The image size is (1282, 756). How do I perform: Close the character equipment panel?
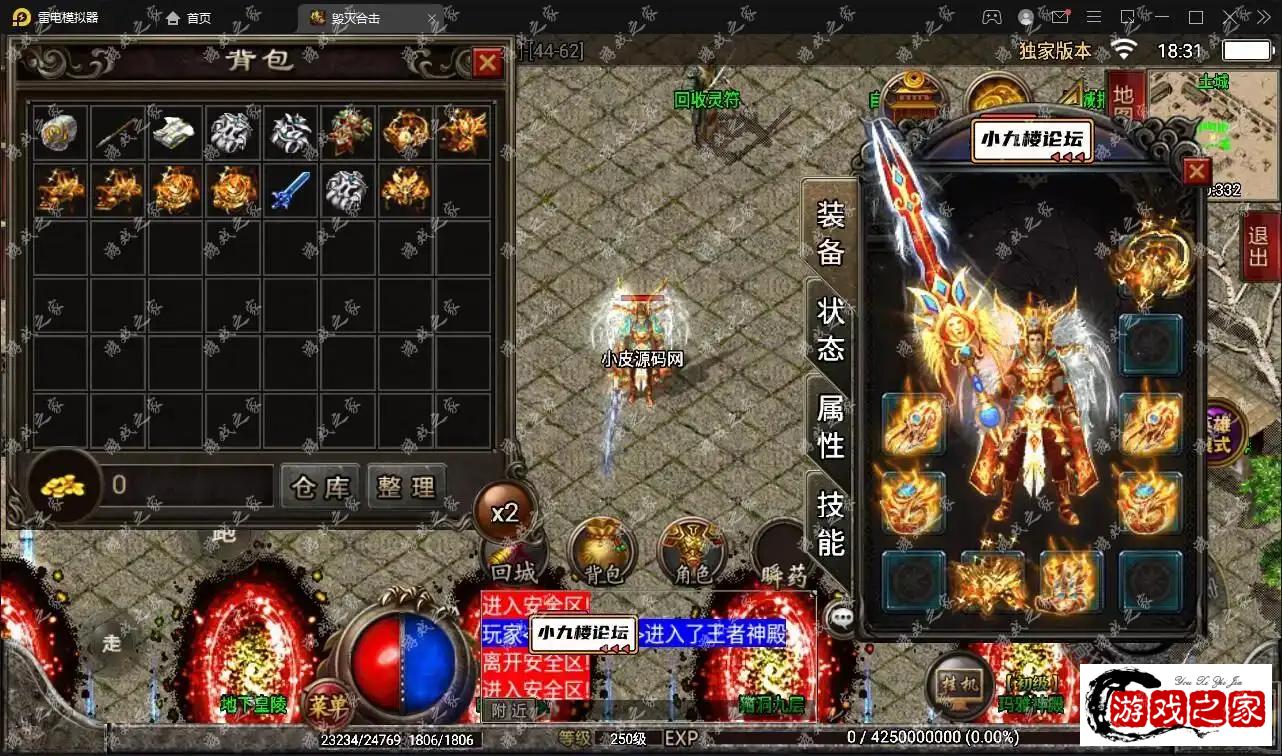pos(1196,172)
